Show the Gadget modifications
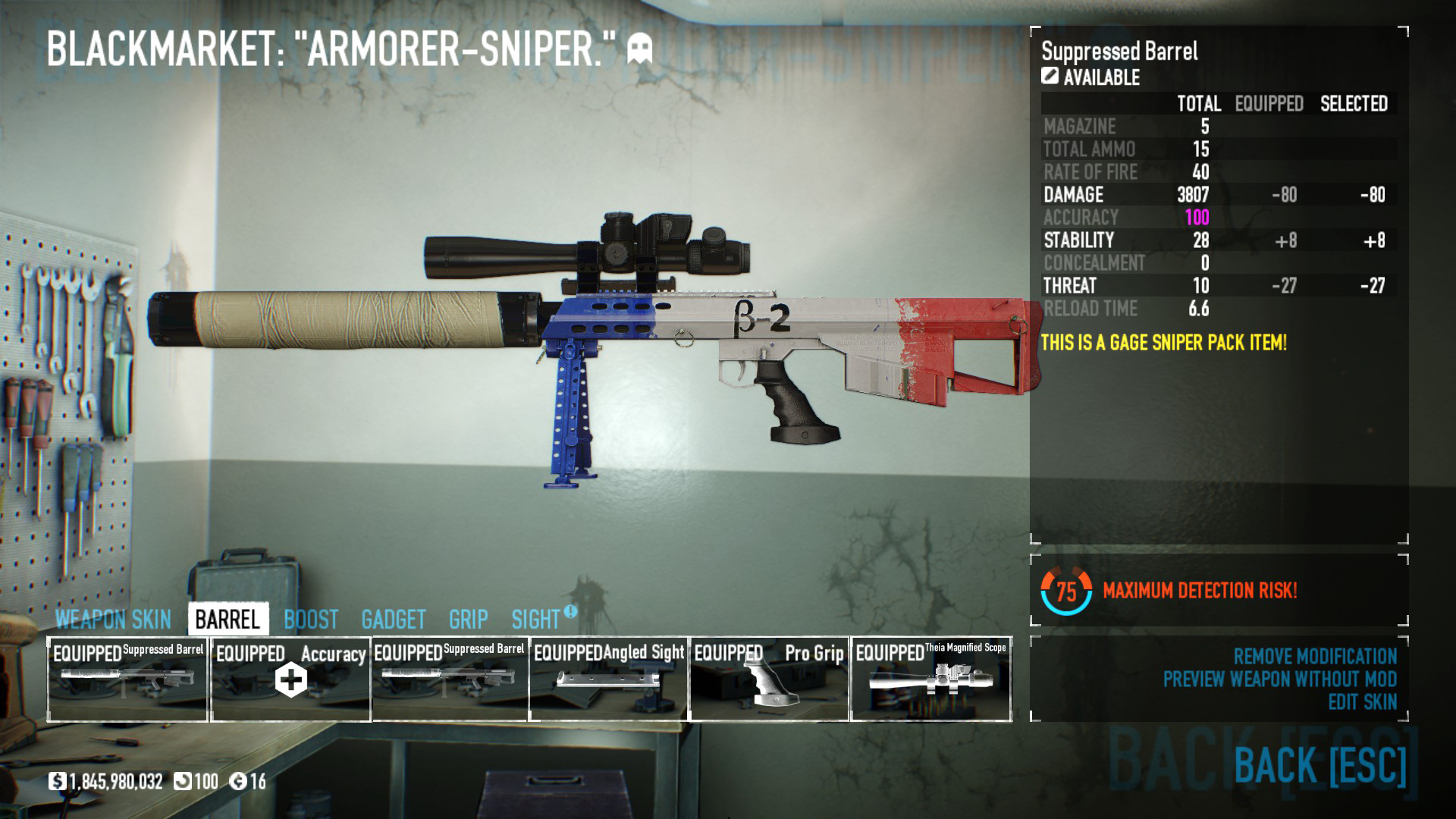1456x819 pixels. (394, 620)
